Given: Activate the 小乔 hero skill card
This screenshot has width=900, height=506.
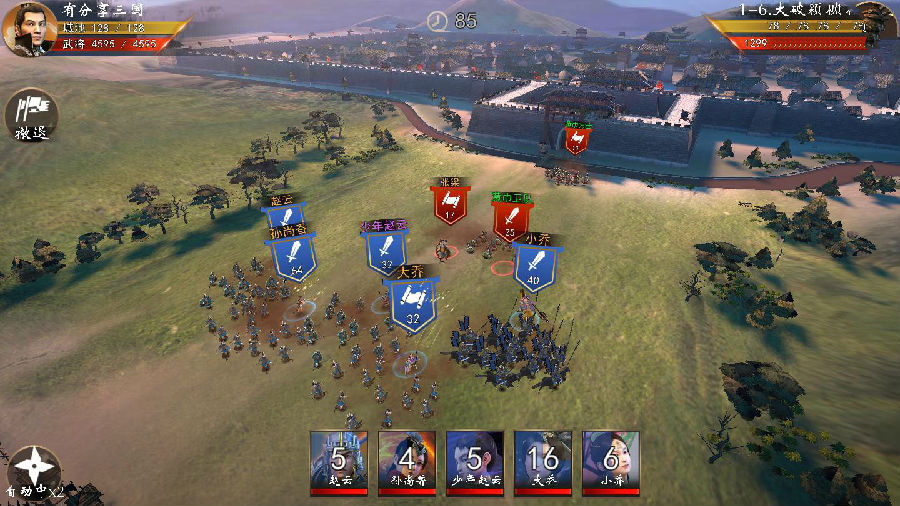Looking at the screenshot, I should (x=611, y=462).
